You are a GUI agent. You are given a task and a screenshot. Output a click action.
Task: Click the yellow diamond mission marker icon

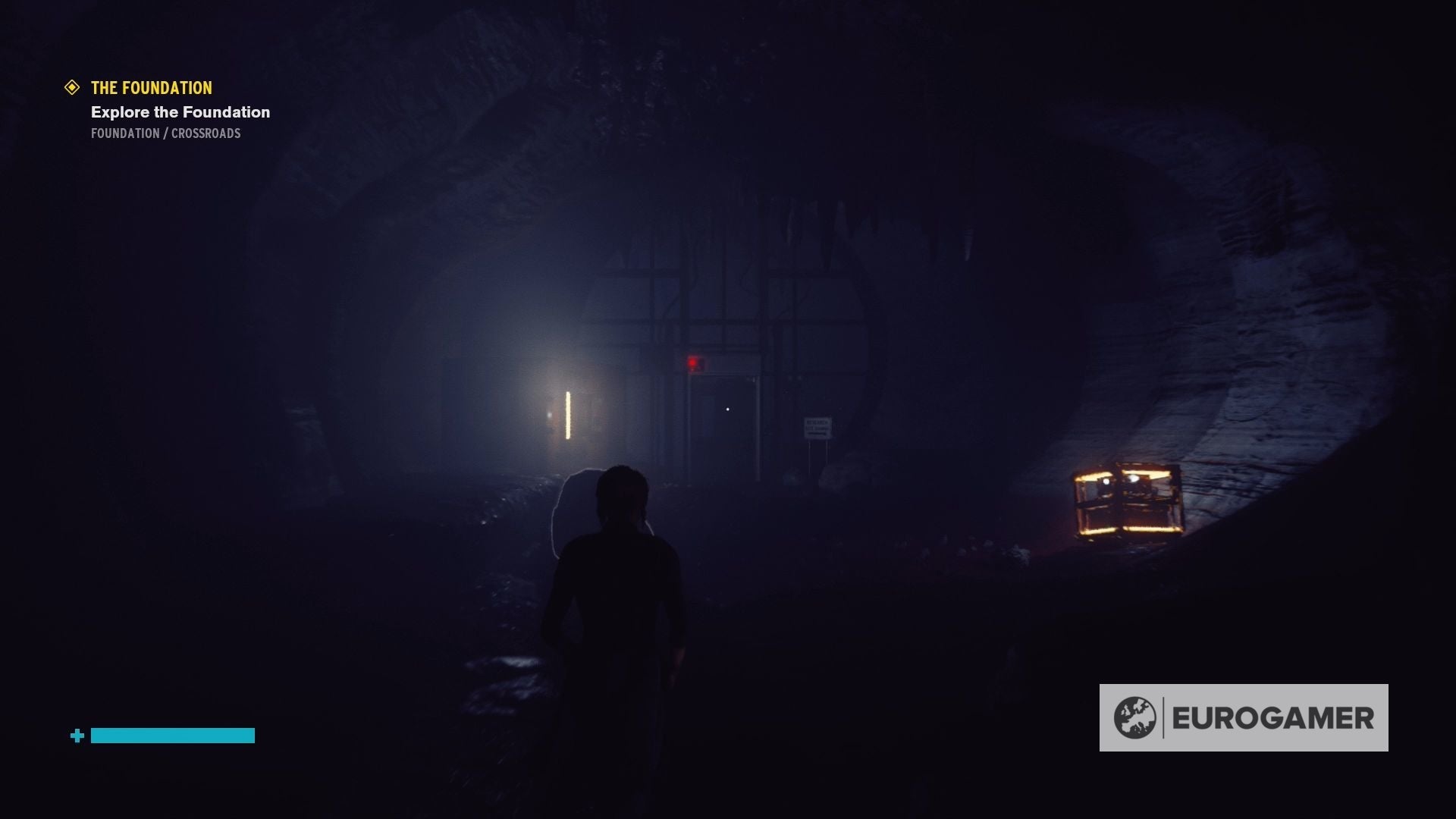pyautogui.click(x=72, y=88)
